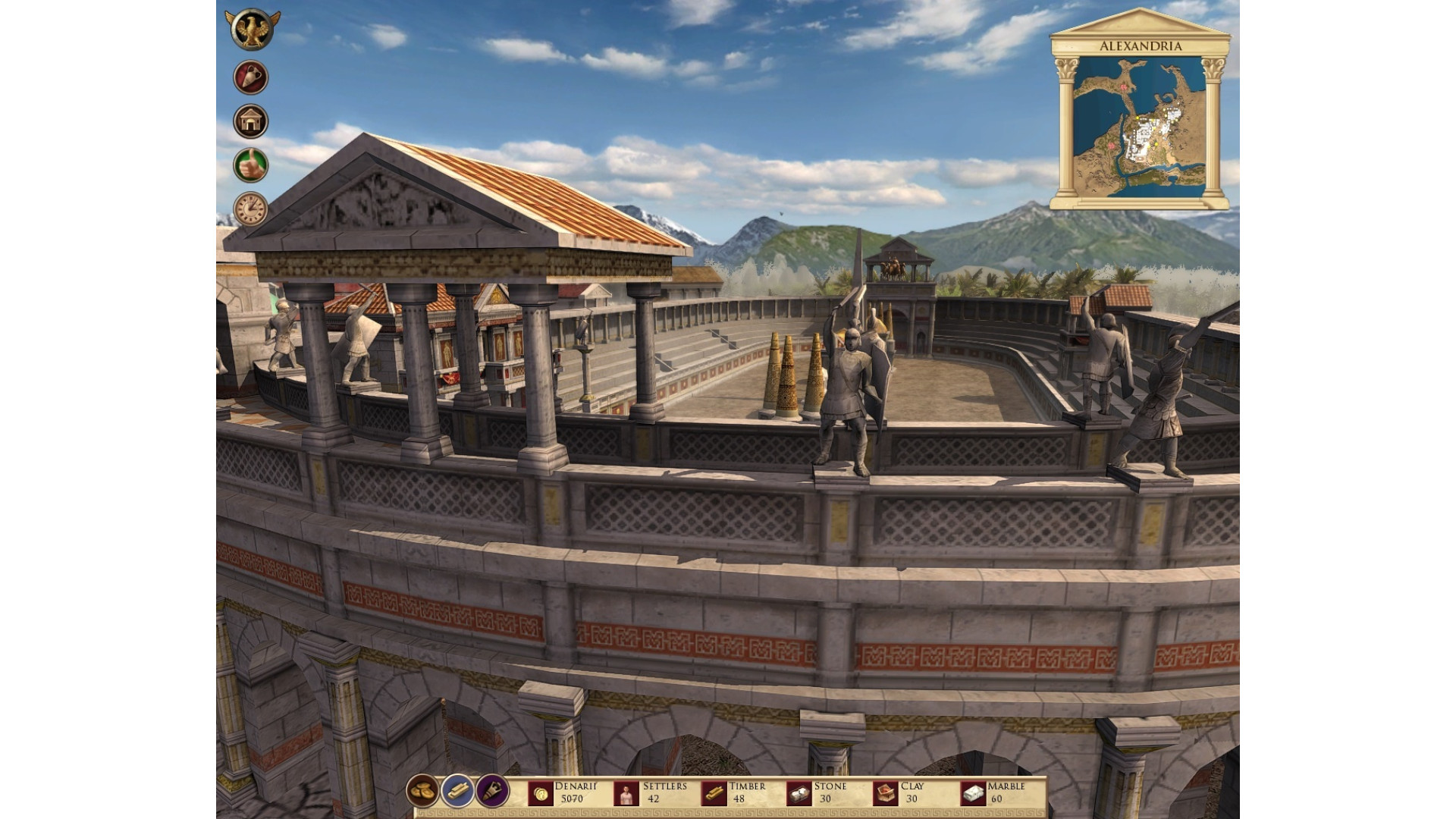Viewport: 1456px width, 819px height.
Task: Switch to the bread food resources tab
Action: tap(422, 791)
